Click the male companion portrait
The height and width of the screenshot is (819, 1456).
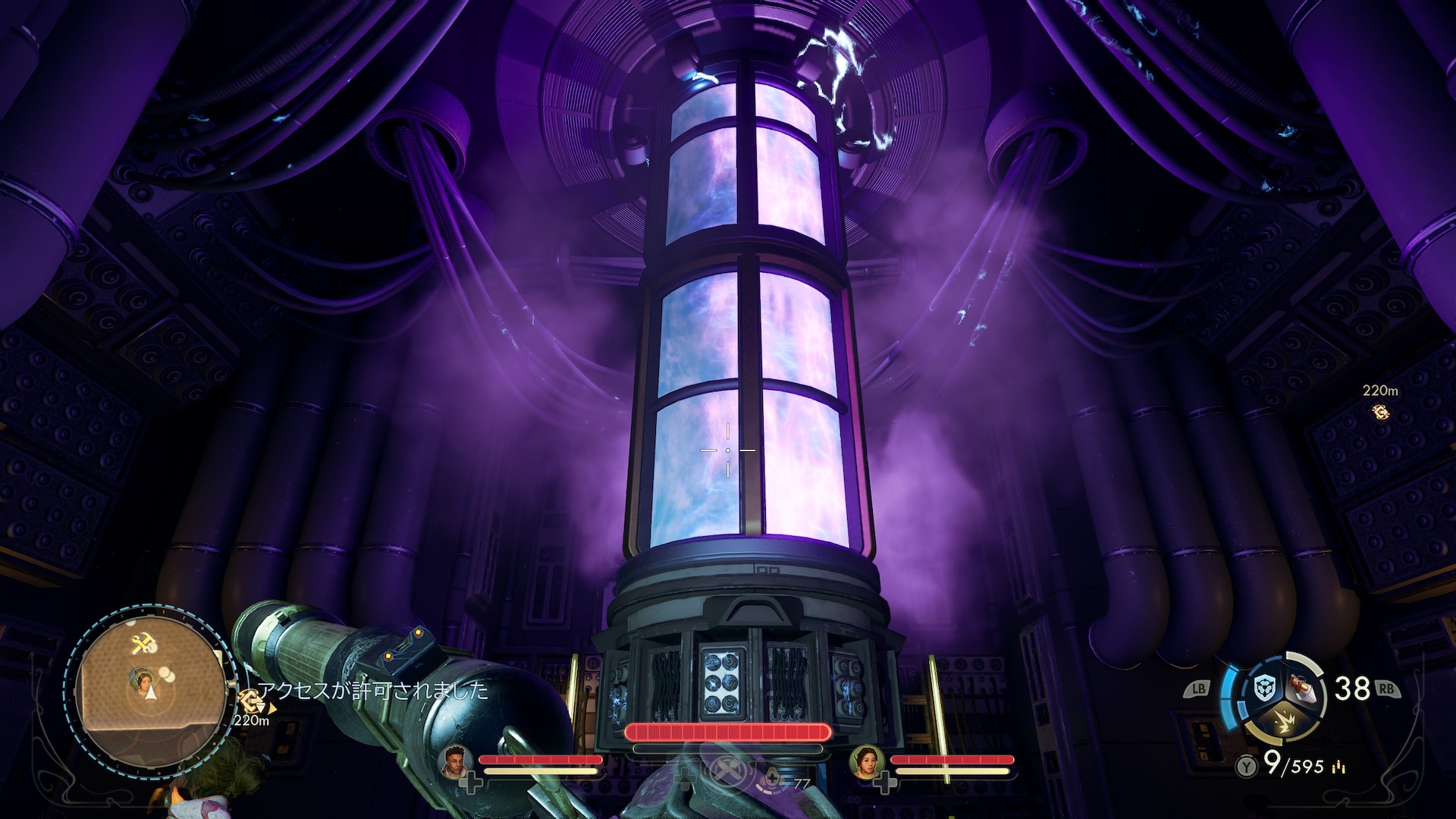[x=455, y=761]
